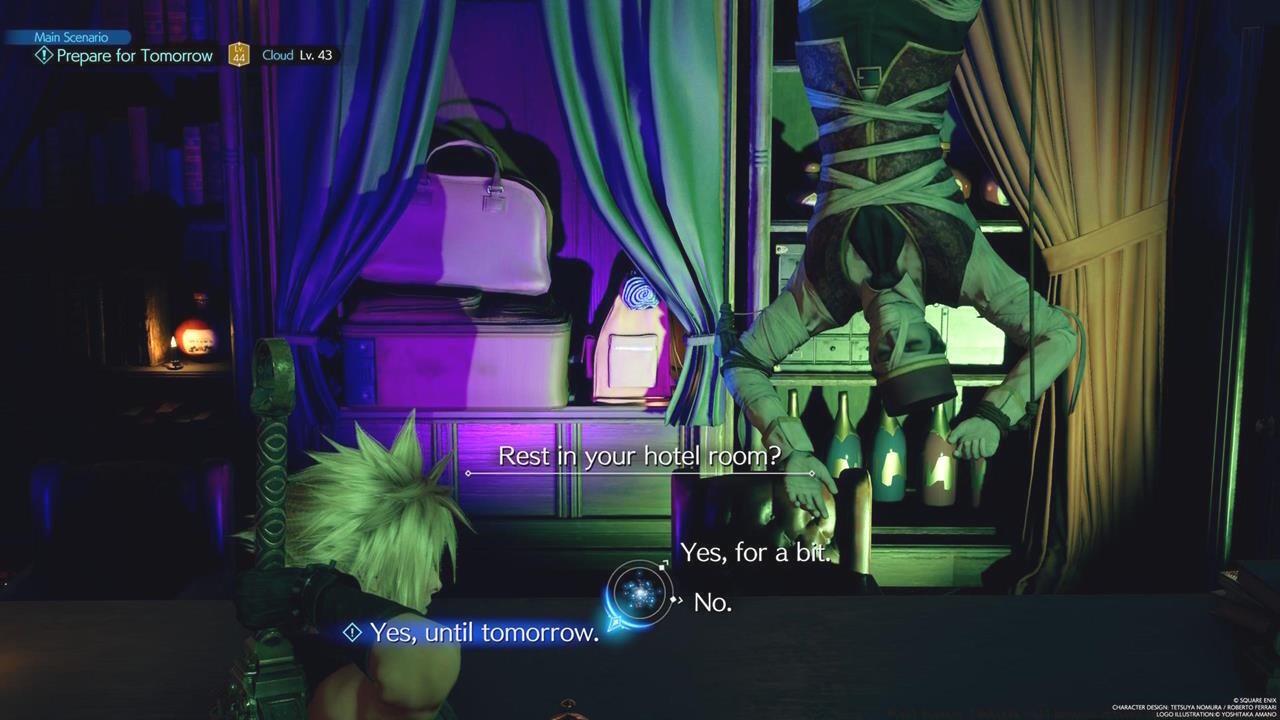
Task: Select "Yes, until tomorrow." dialogue option
Action: (x=482, y=630)
